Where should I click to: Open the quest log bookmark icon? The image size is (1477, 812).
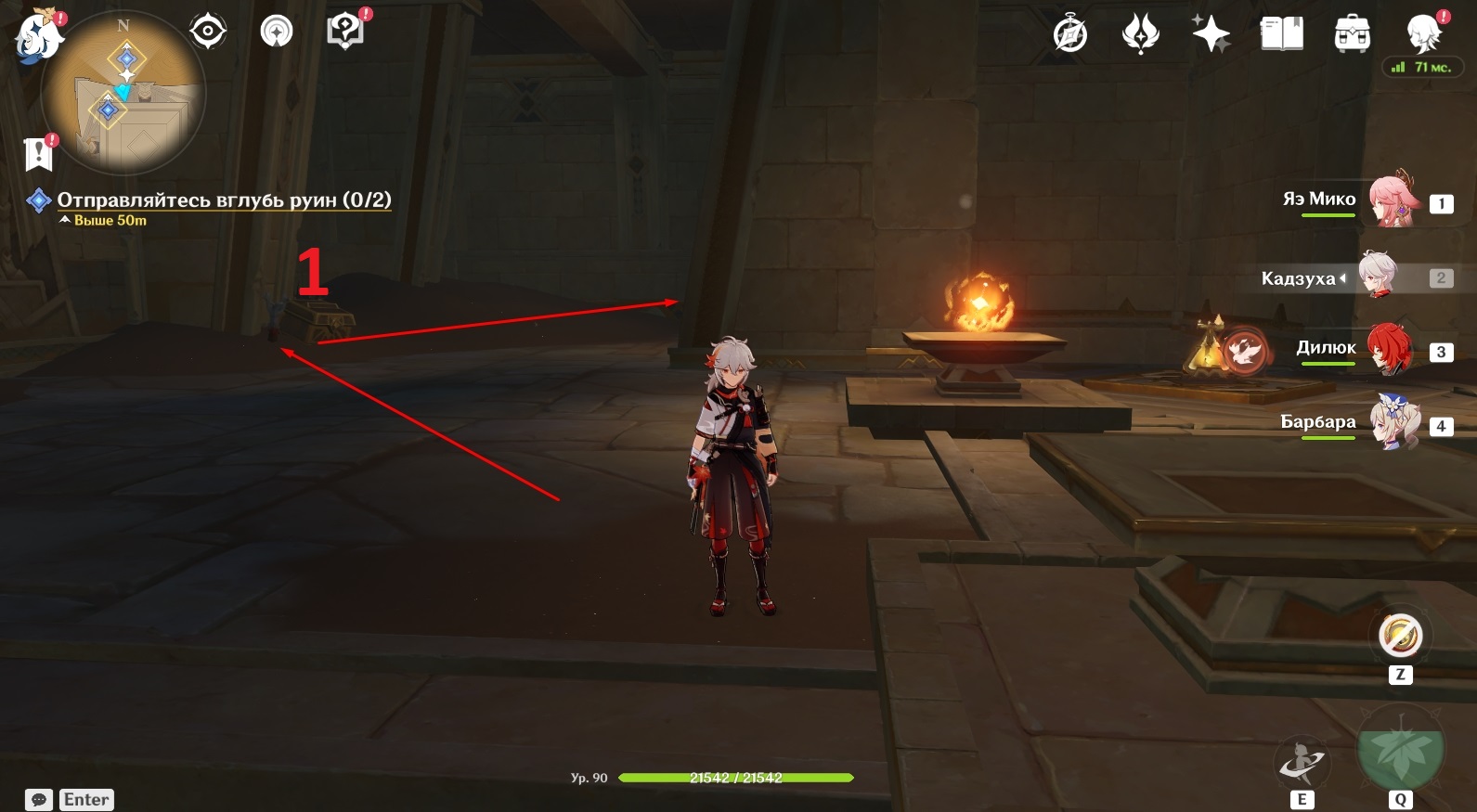tap(39, 153)
